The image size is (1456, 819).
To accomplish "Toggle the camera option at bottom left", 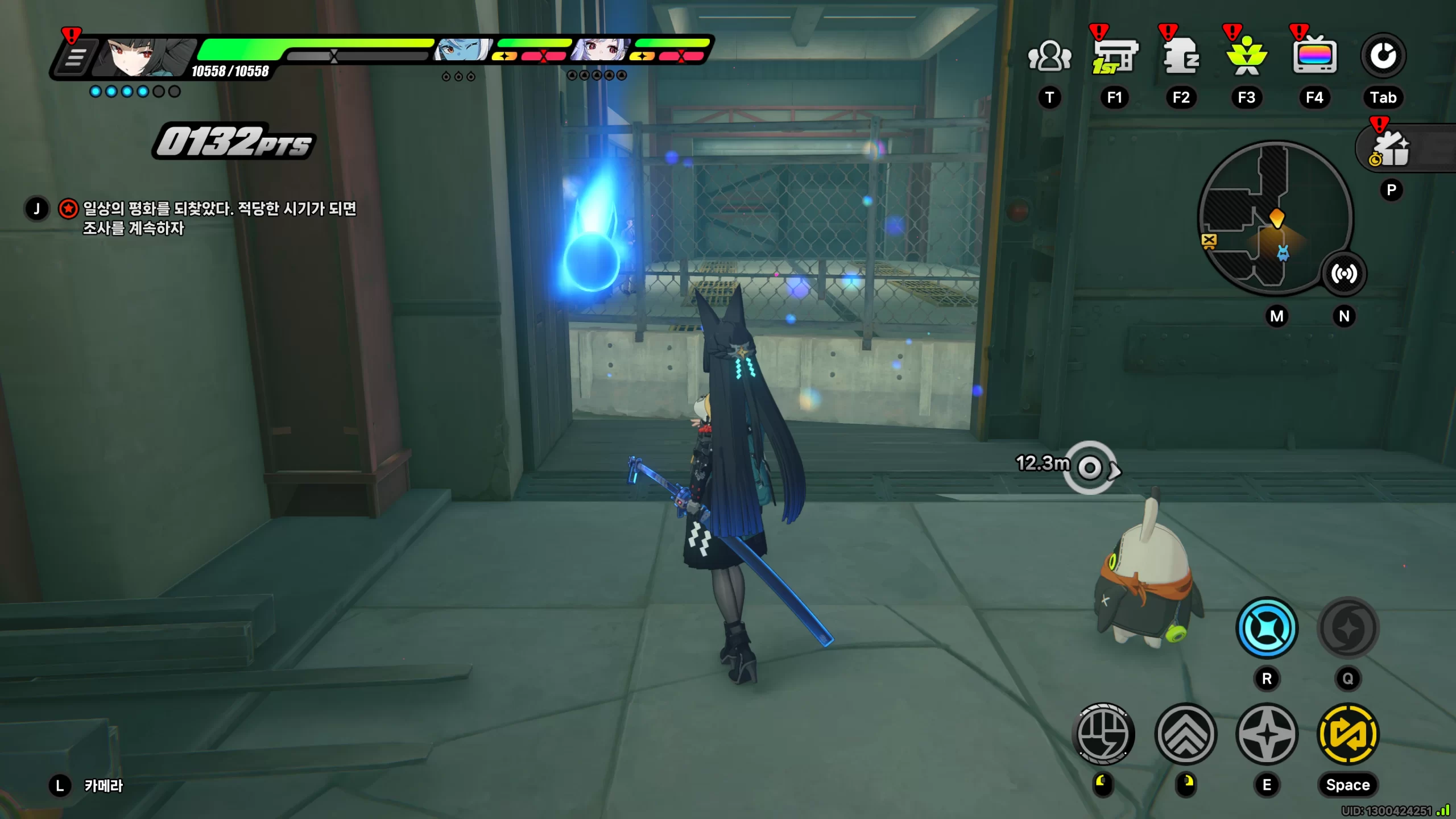I will click(x=104, y=786).
